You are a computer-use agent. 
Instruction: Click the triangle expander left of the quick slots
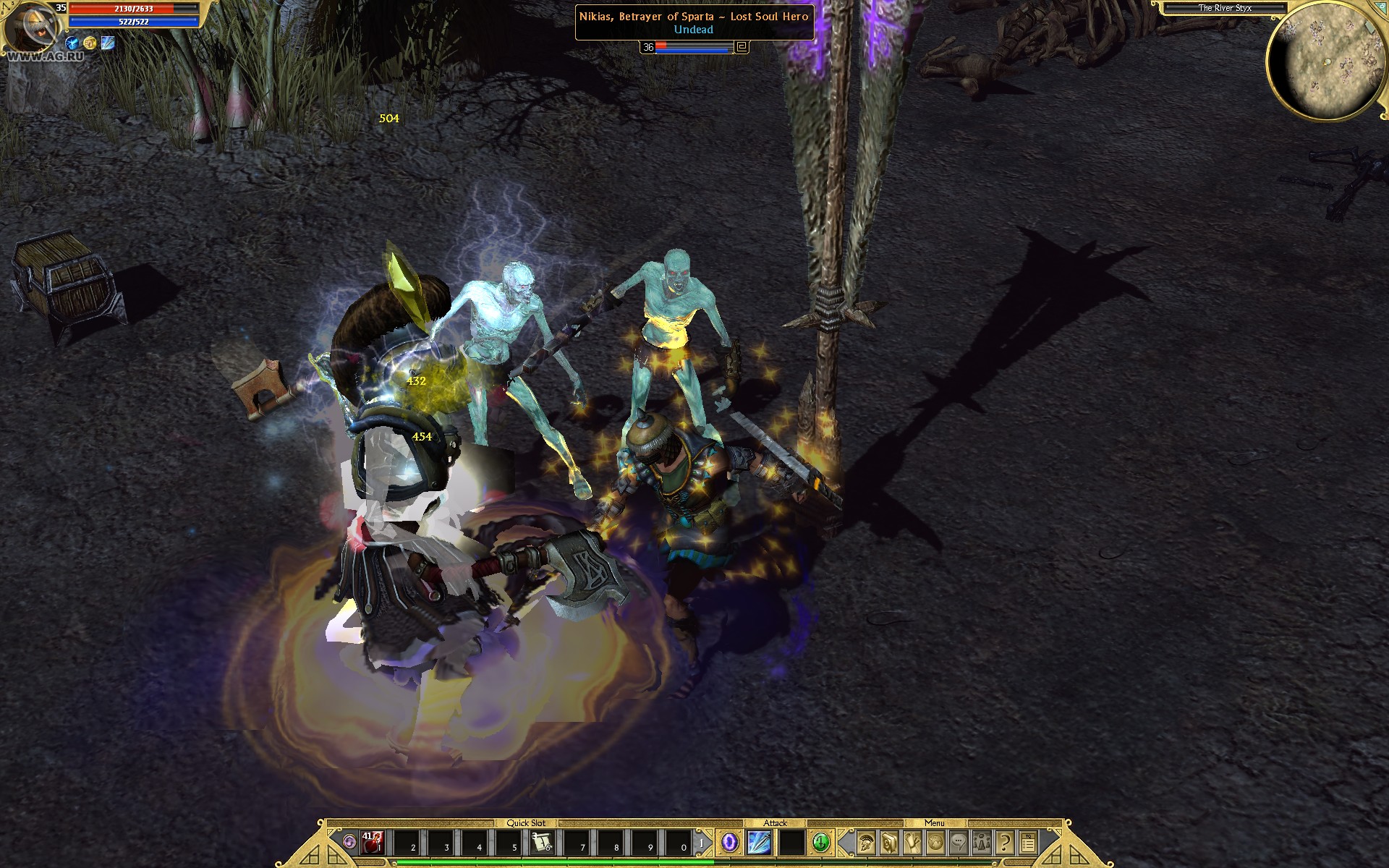(x=349, y=841)
